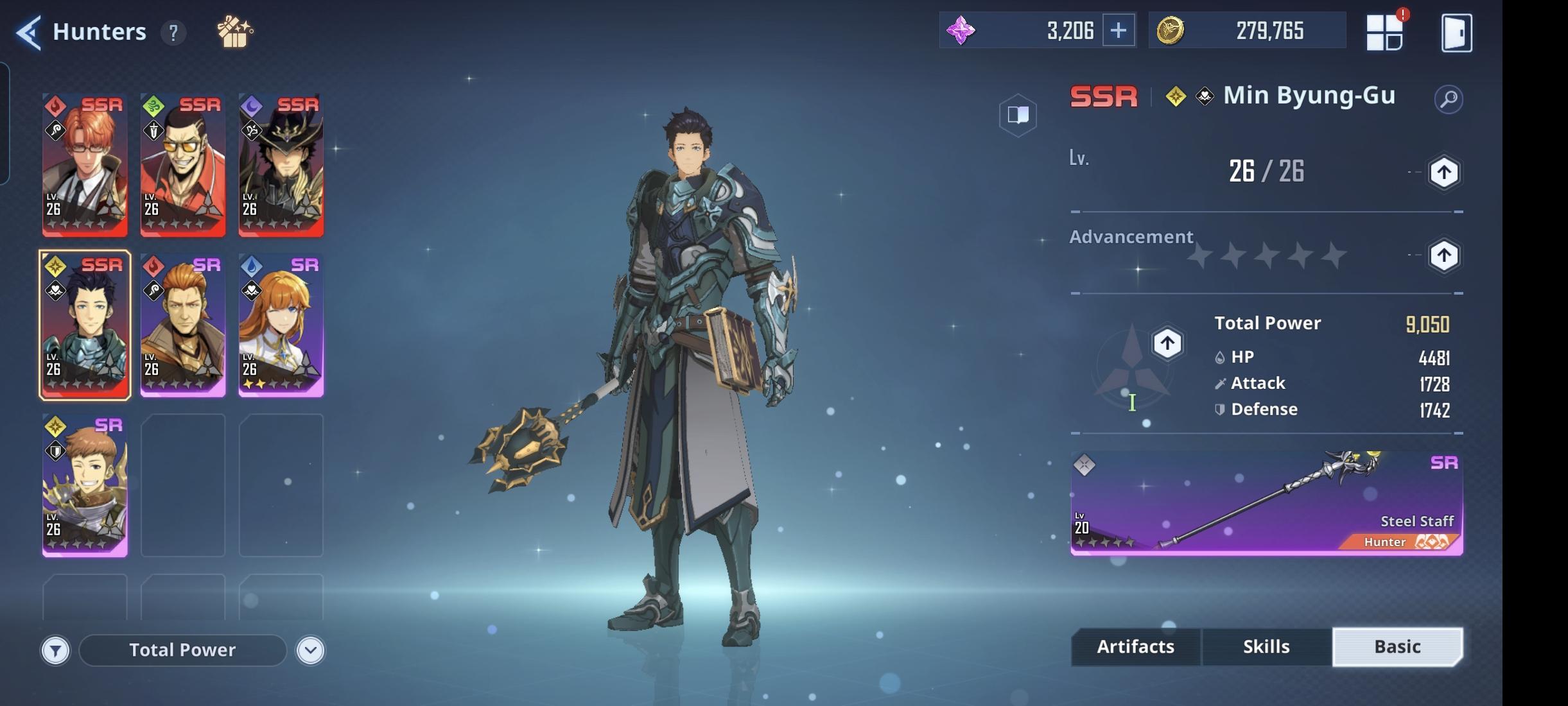Open the hunter filter funnel button

56,651
